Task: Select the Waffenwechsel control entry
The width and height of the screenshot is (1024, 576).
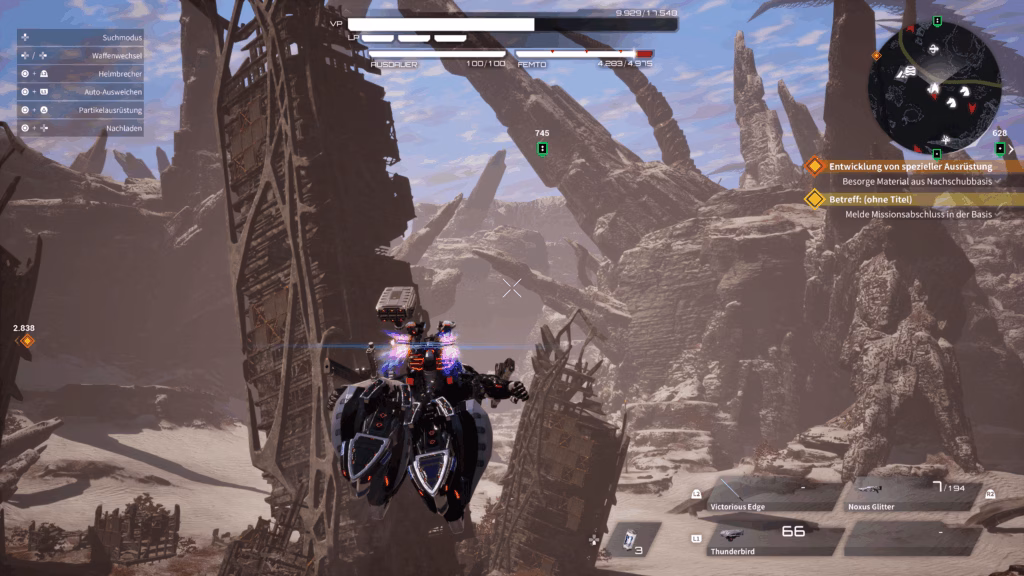Action: 80,55
